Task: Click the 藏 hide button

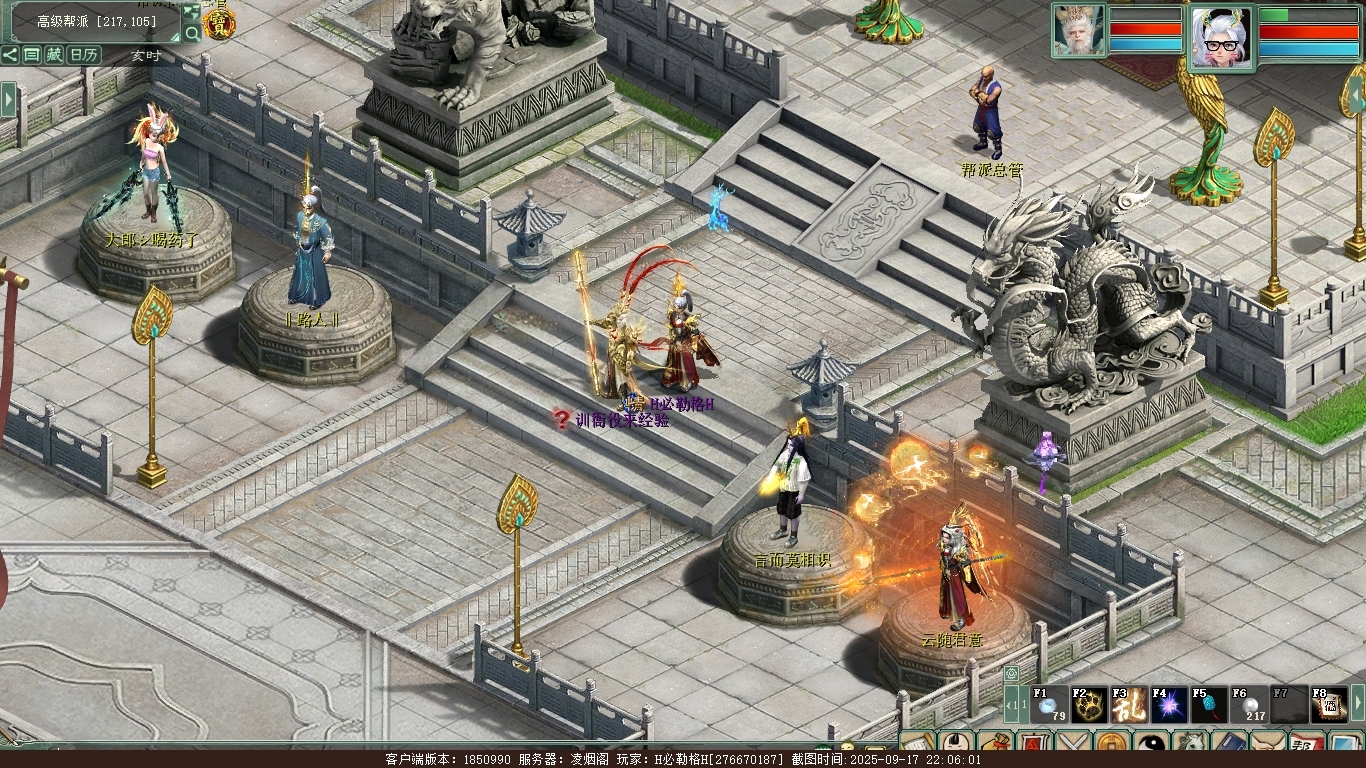Action: (x=54, y=55)
